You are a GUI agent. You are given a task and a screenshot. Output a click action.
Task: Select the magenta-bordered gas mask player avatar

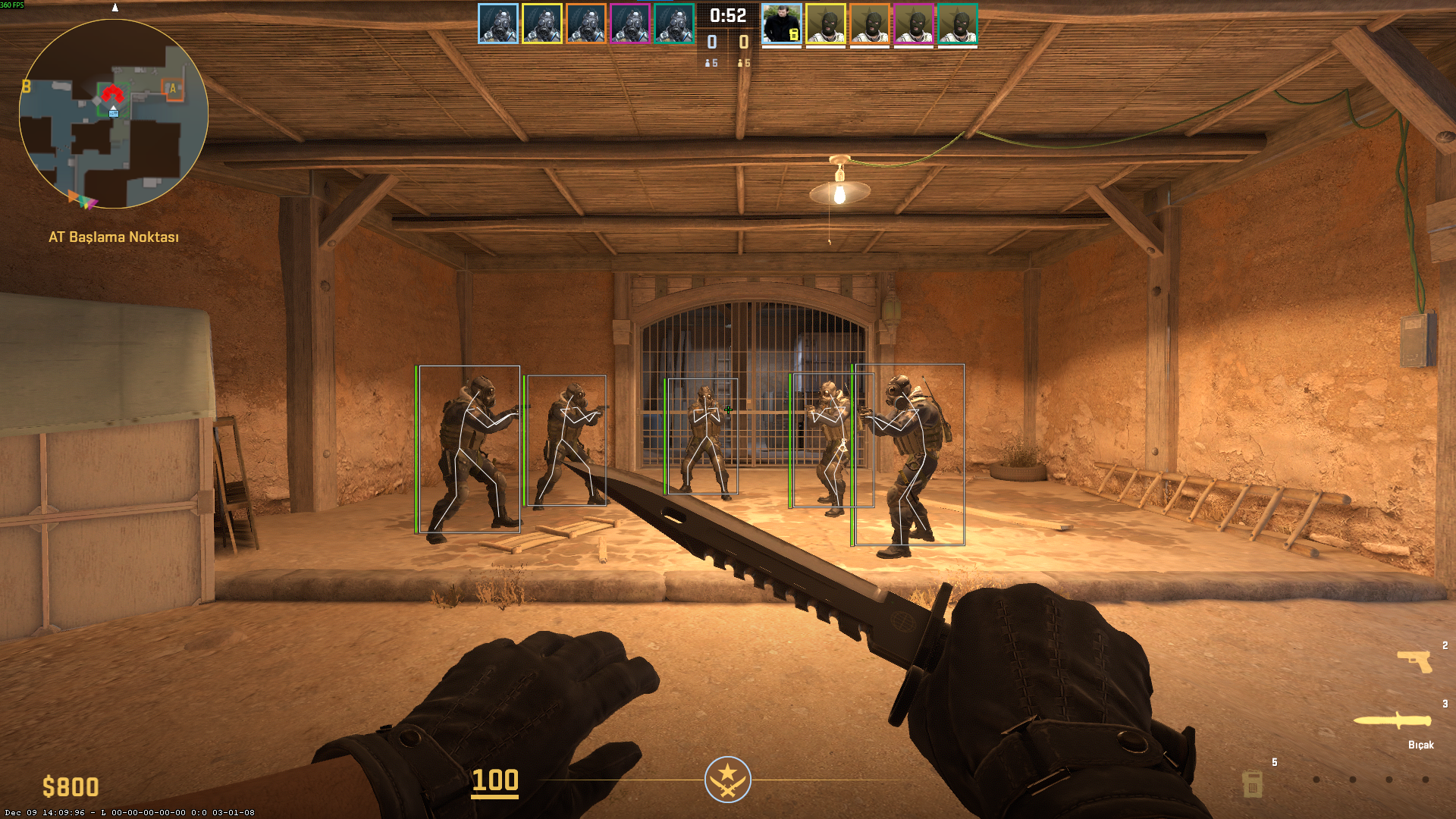point(630,24)
